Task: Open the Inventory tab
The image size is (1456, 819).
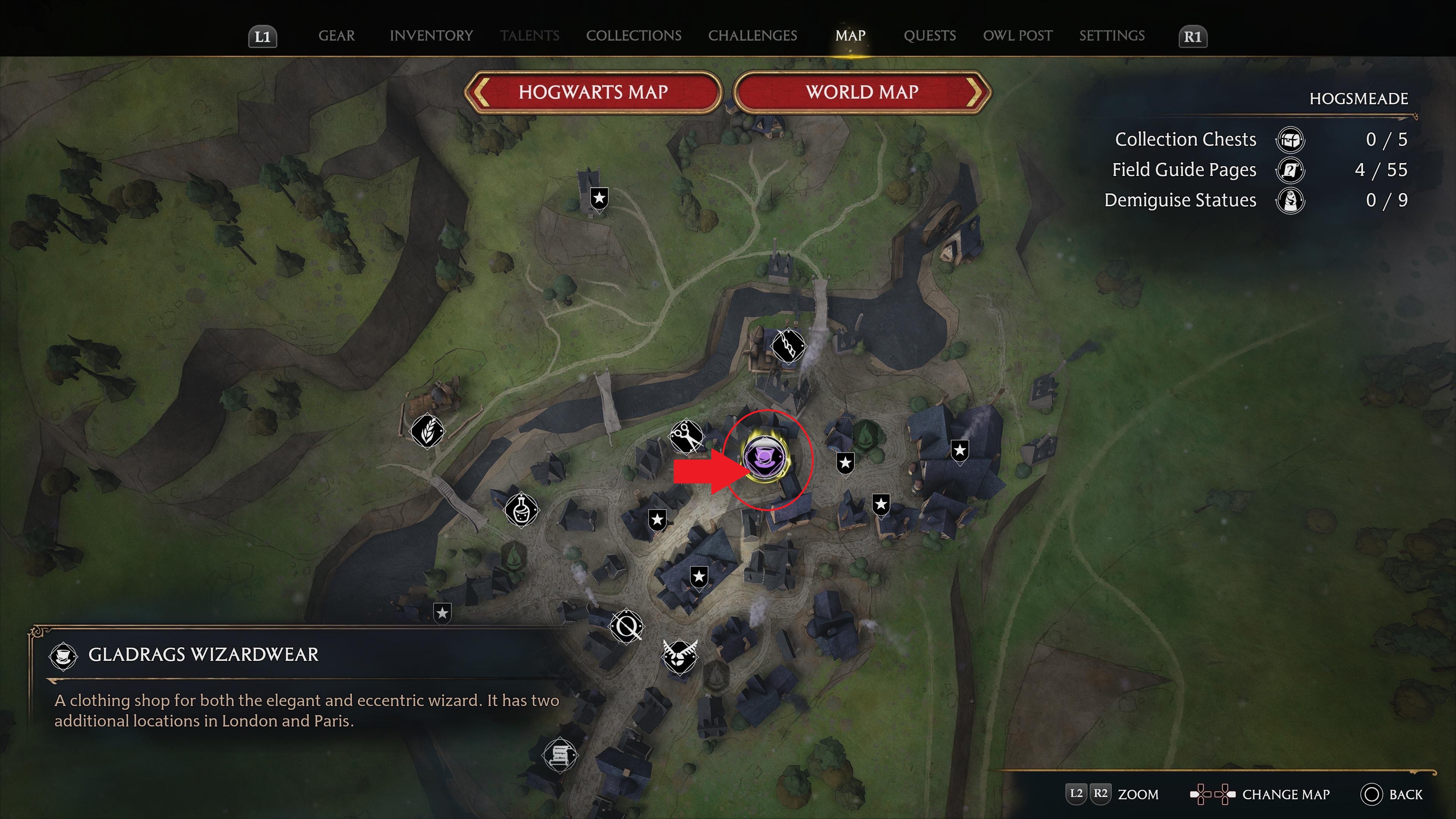Action: click(x=431, y=36)
